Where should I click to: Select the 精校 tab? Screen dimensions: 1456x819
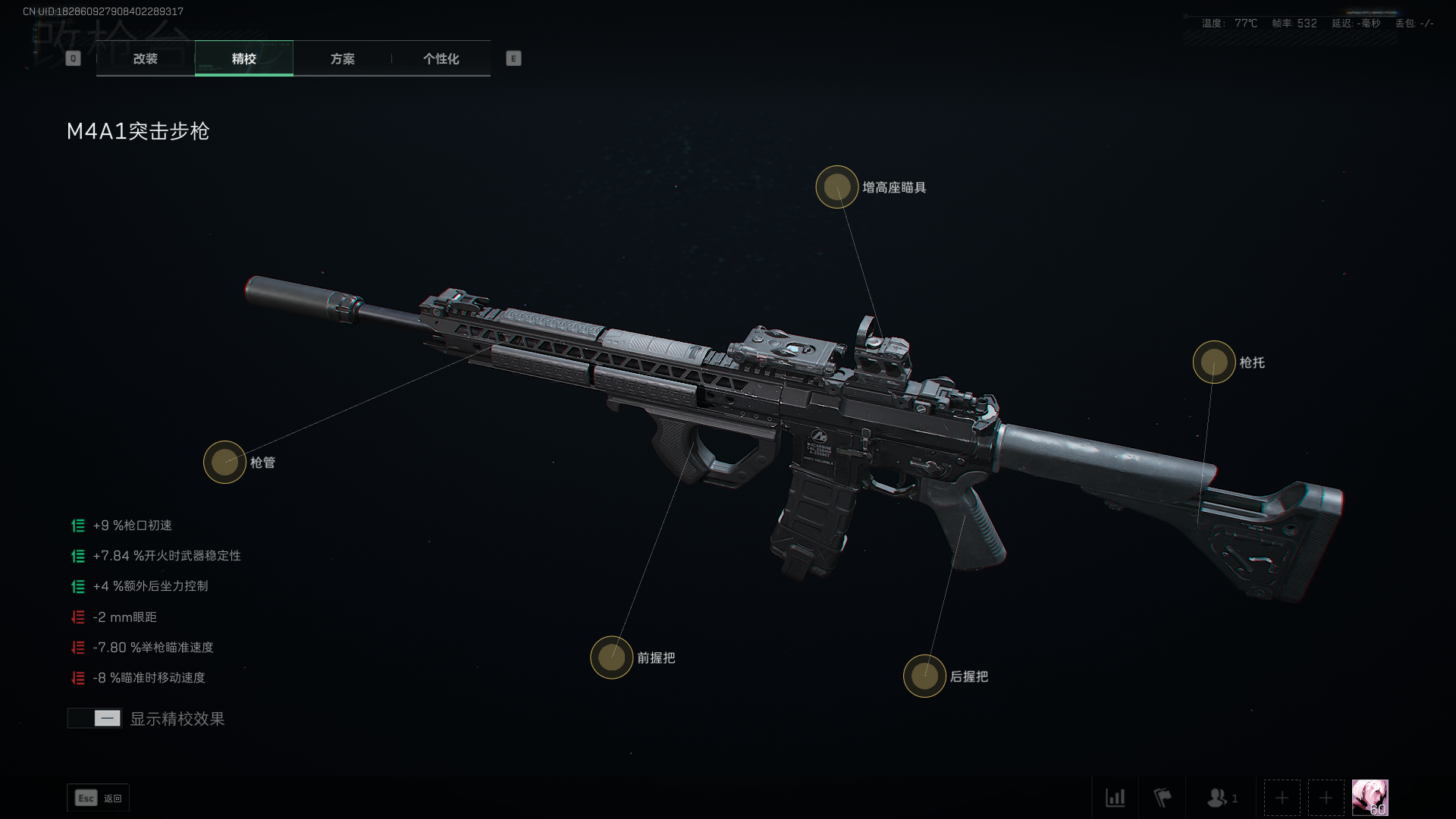[x=243, y=58]
